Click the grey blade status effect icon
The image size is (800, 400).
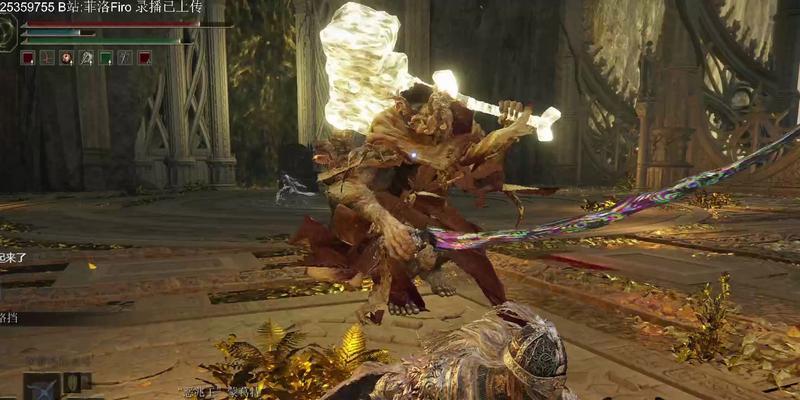125,58
